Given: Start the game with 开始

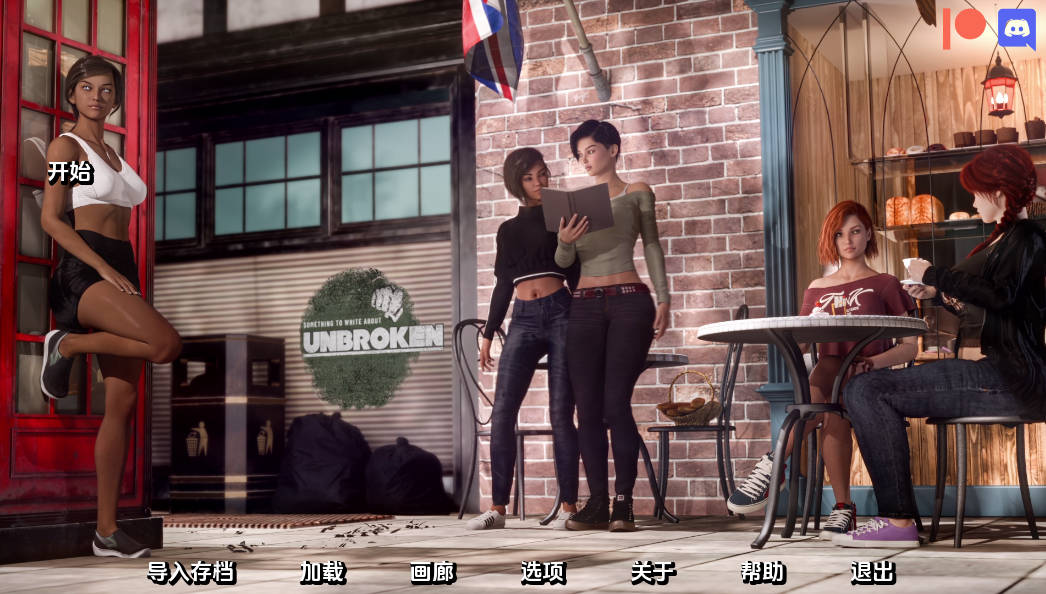Looking at the screenshot, I should [70, 172].
